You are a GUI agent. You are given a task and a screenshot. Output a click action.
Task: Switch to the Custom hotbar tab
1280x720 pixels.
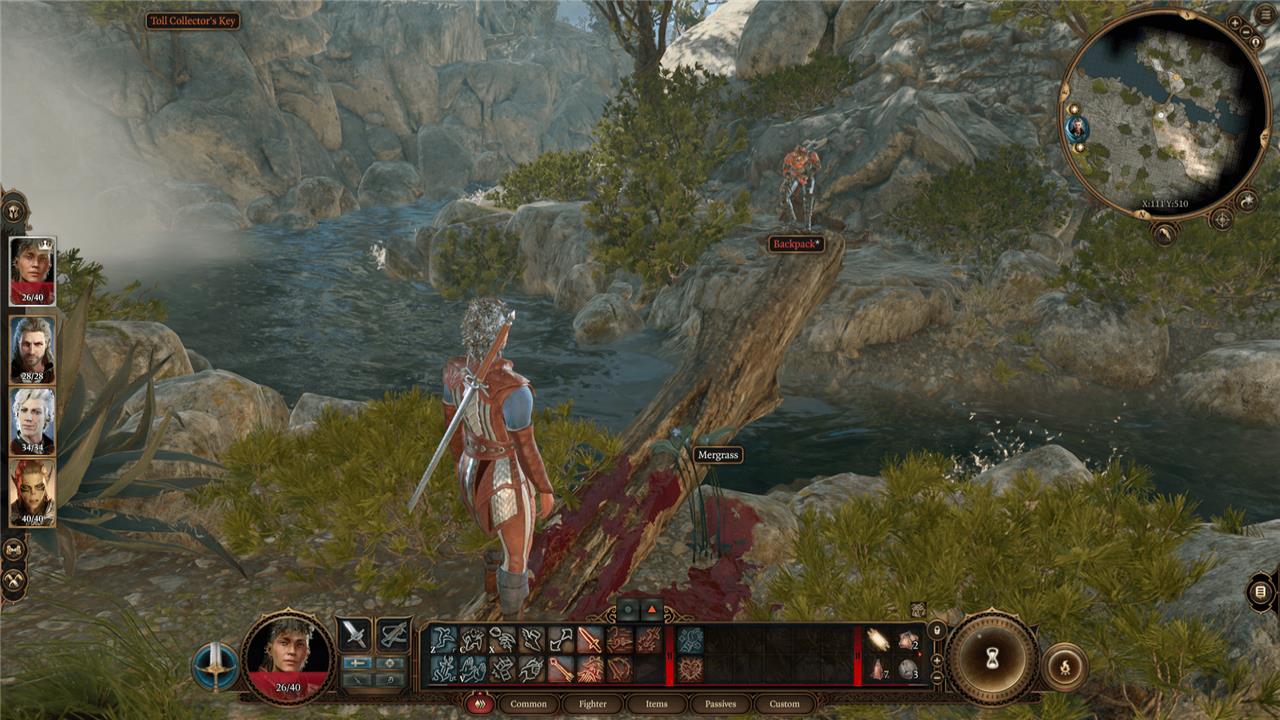pyautogui.click(x=784, y=704)
